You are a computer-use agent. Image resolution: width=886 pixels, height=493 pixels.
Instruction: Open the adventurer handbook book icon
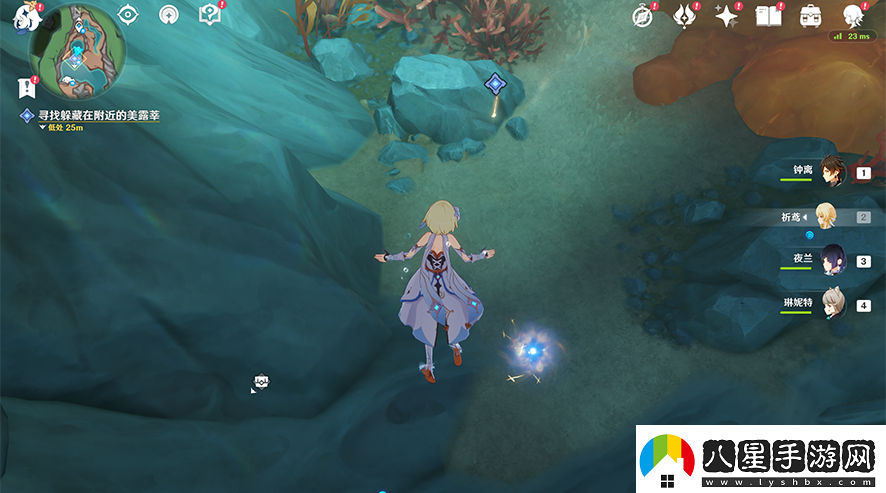pyautogui.click(x=768, y=16)
